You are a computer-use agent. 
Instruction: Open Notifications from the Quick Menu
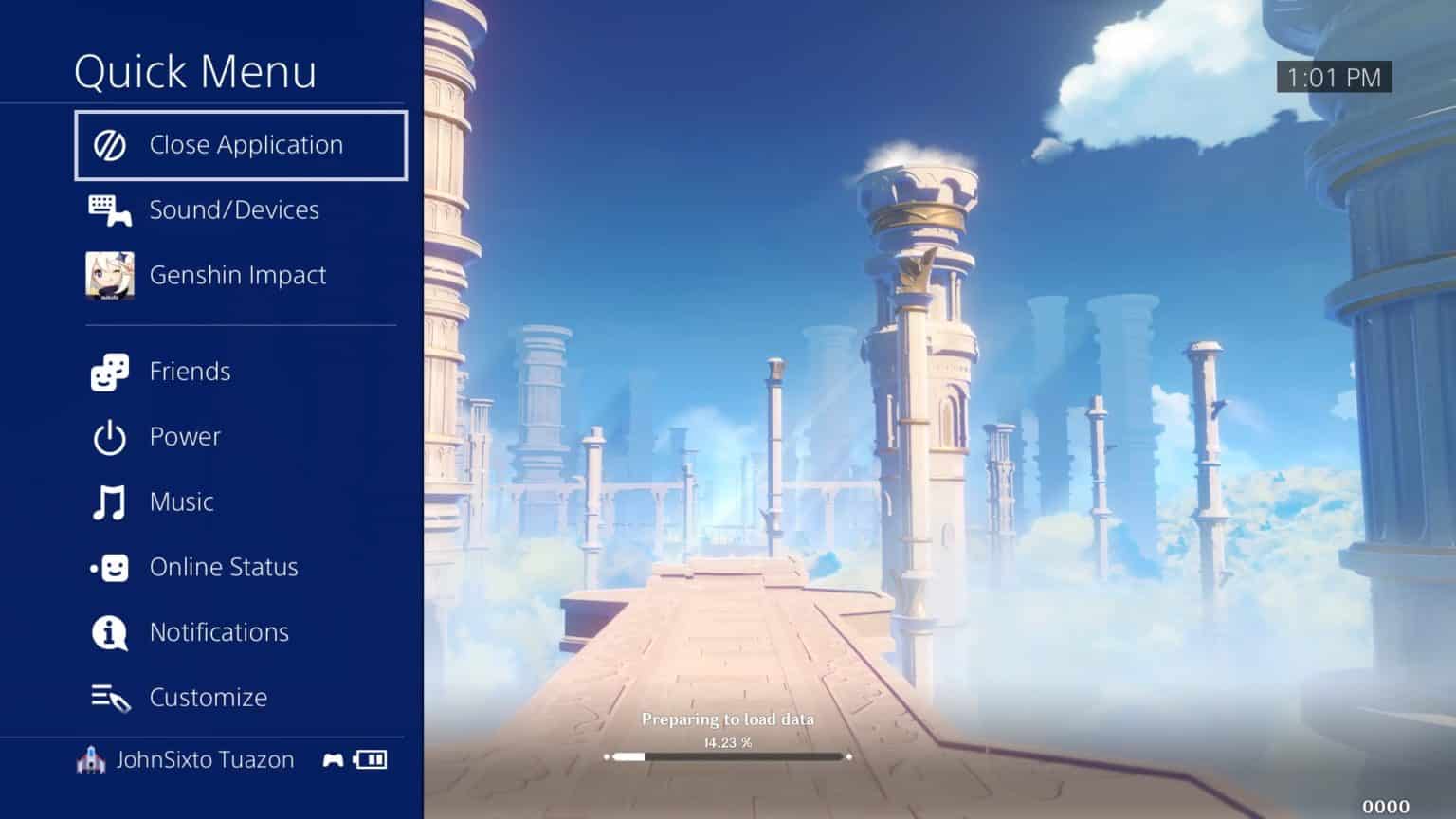[219, 632]
